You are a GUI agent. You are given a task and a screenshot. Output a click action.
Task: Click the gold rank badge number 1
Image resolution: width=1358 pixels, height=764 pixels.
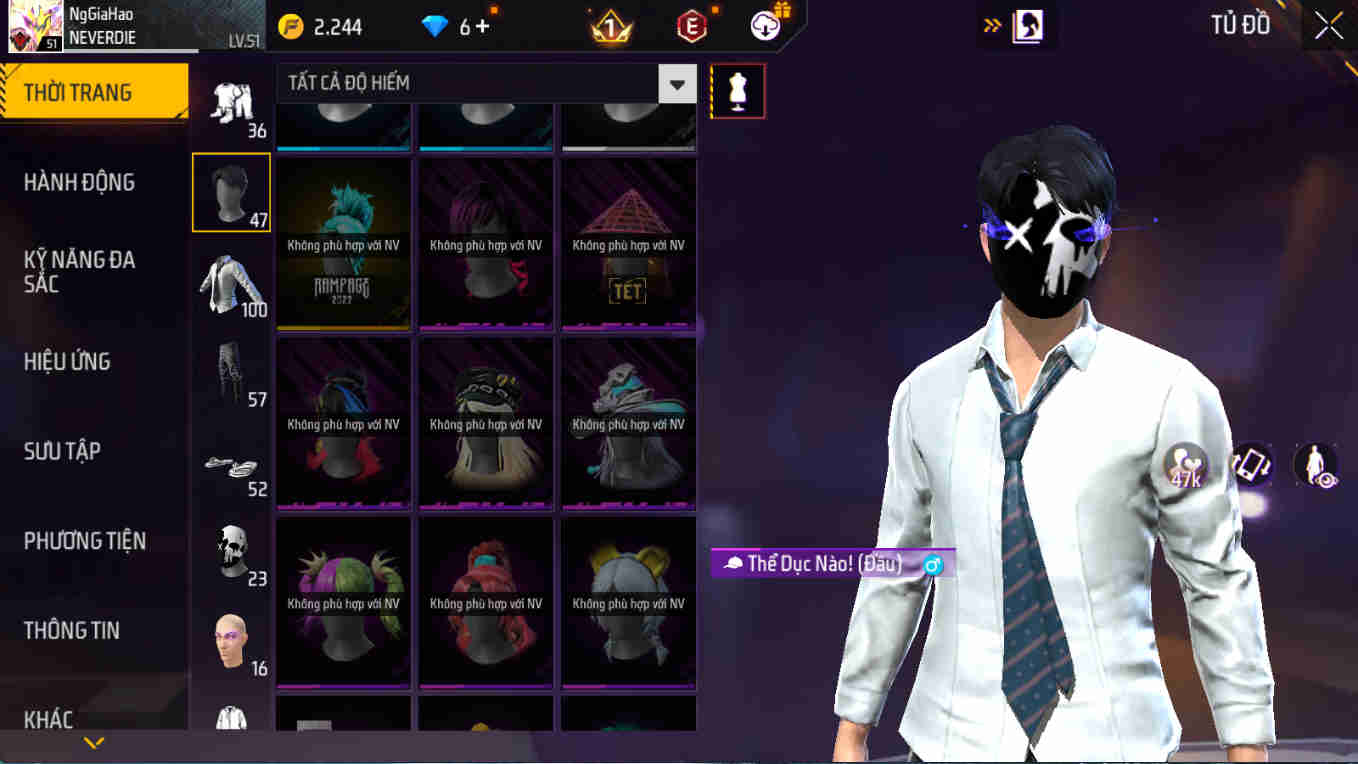click(x=609, y=27)
